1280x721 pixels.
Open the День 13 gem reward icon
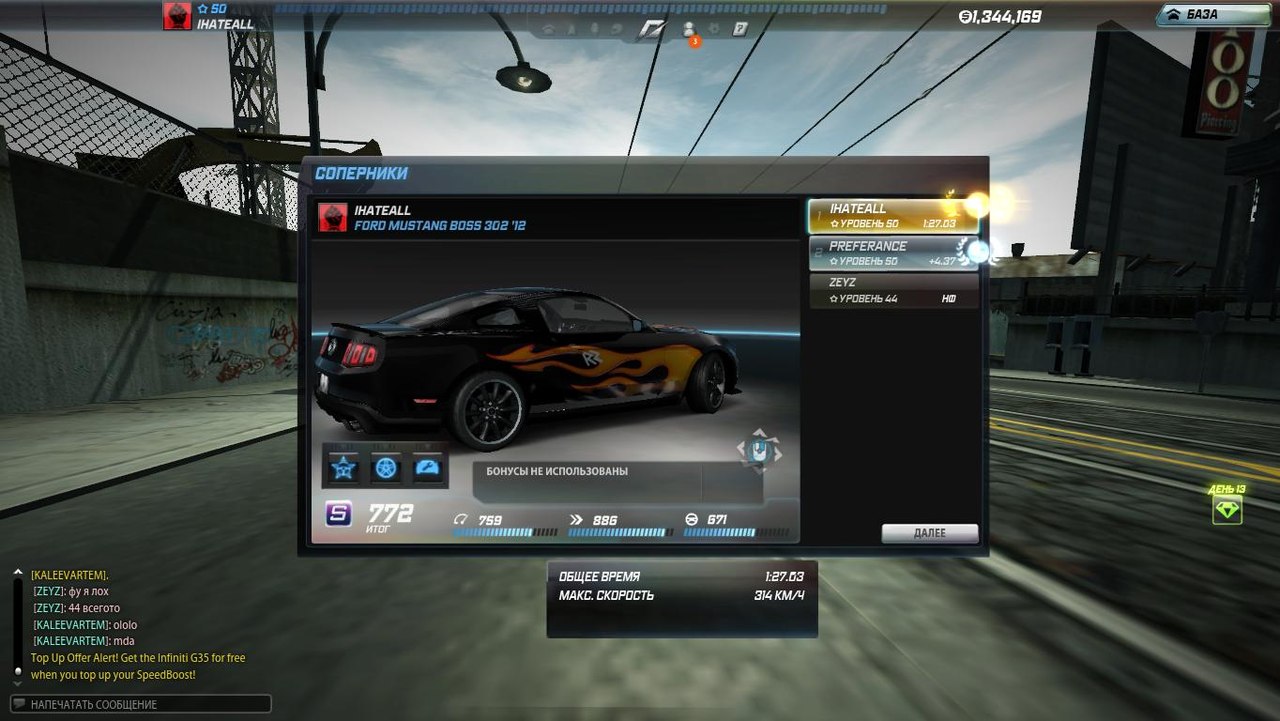pyautogui.click(x=1227, y=509)
